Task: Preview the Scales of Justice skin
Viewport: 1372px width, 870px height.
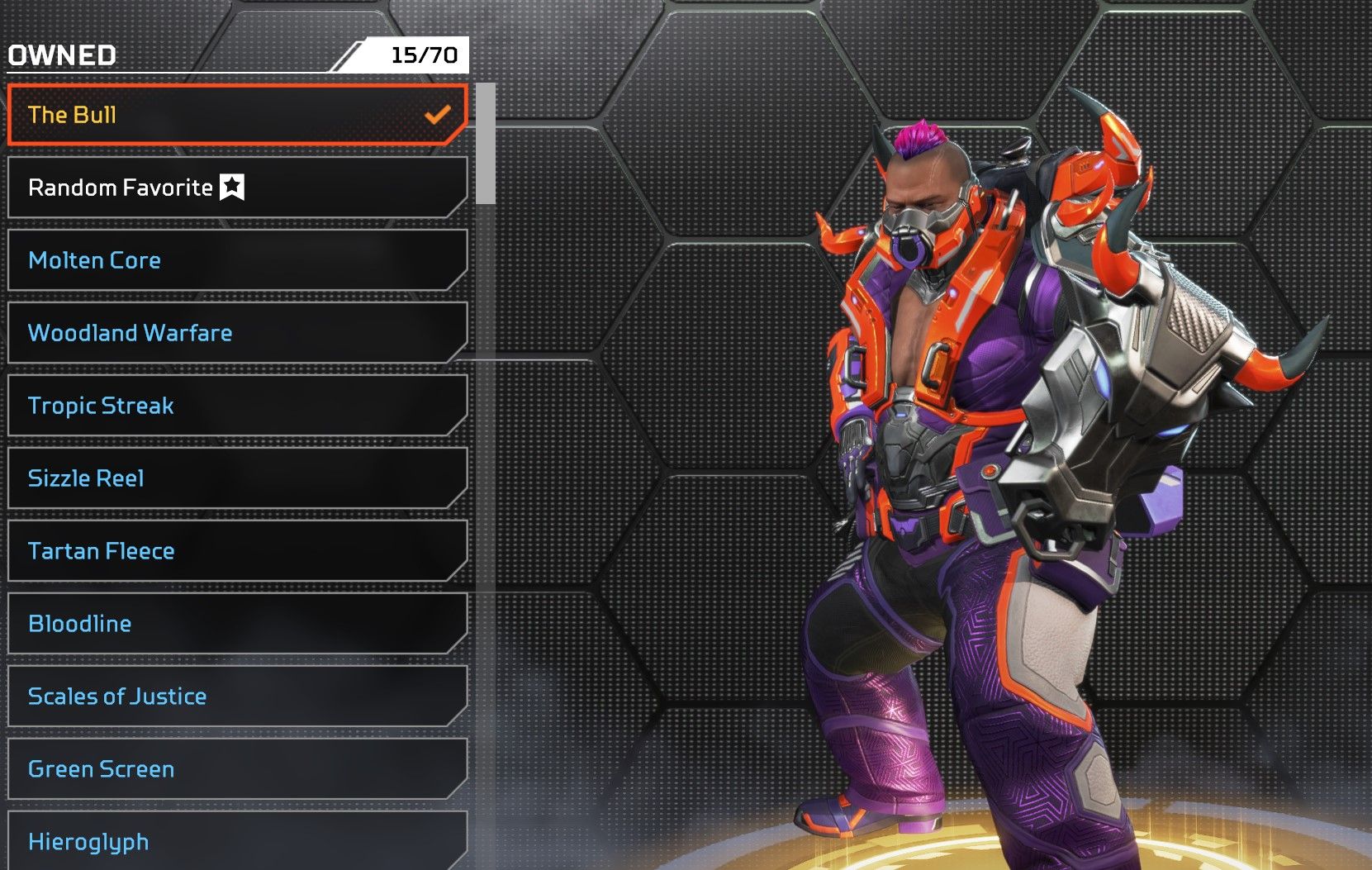Action: (237, 696)
